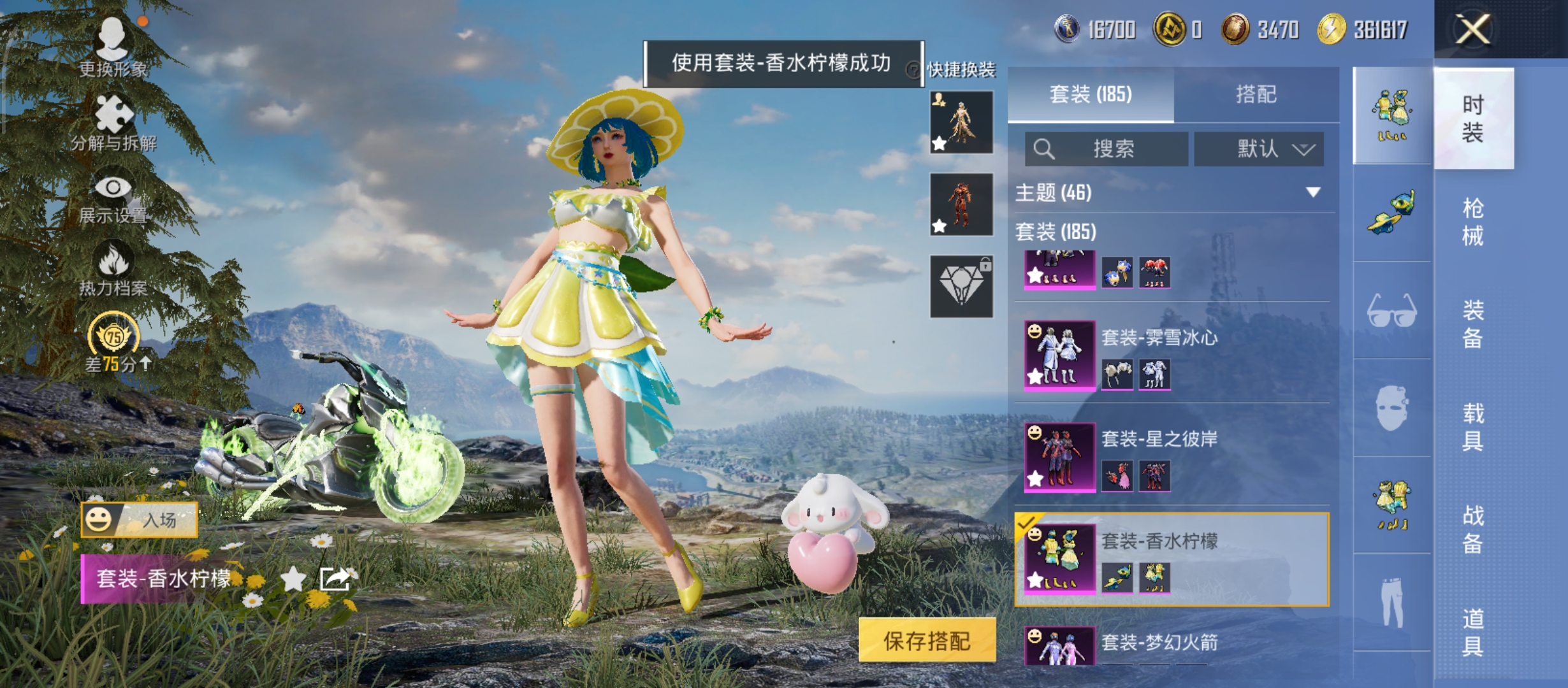The width and height of the screenshot is (1568, 688).
Task: Switch to the 搭配 tab
Action: (1256, 94)
